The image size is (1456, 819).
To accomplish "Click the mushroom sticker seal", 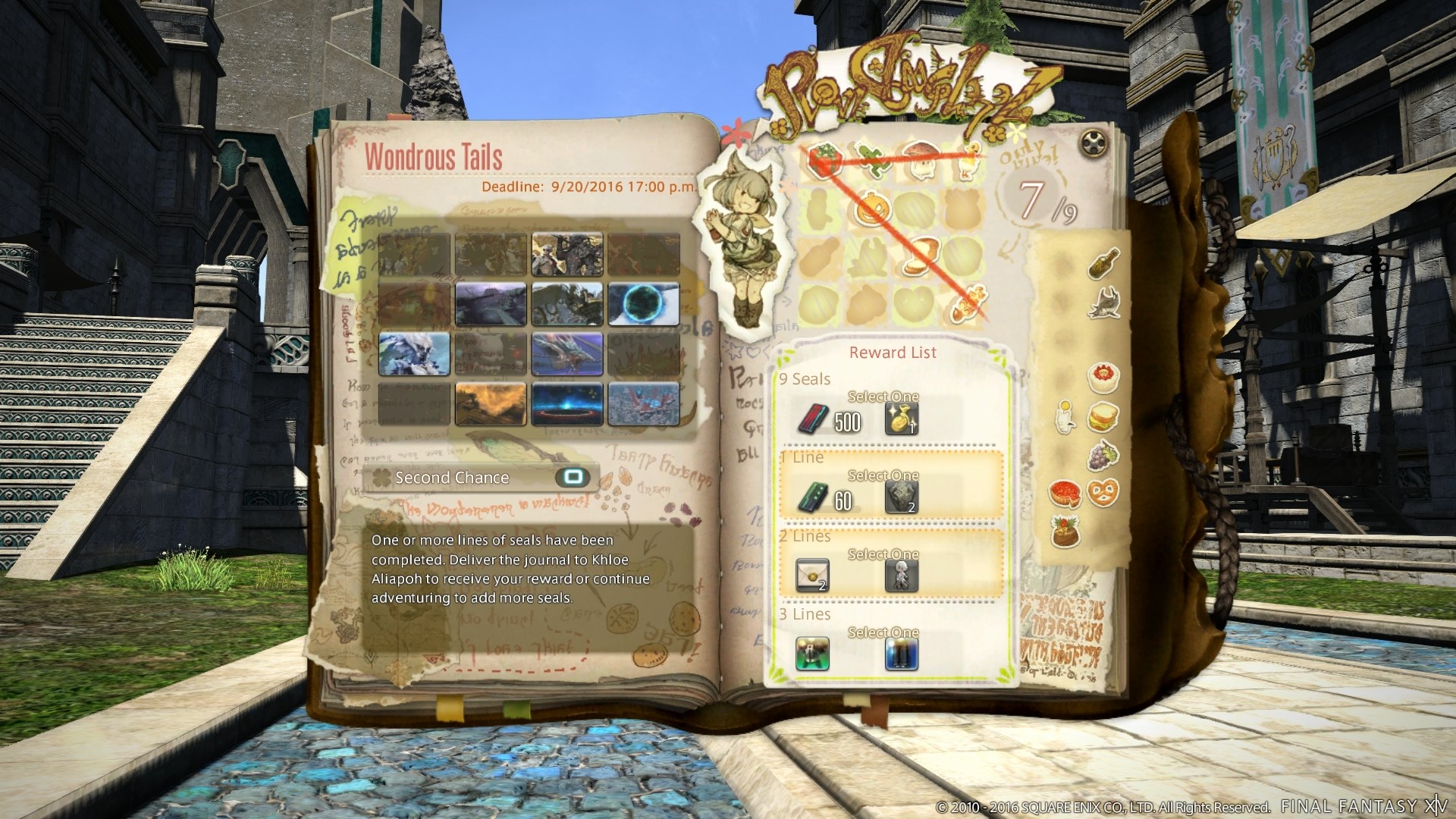I will [x=920, y=158].
